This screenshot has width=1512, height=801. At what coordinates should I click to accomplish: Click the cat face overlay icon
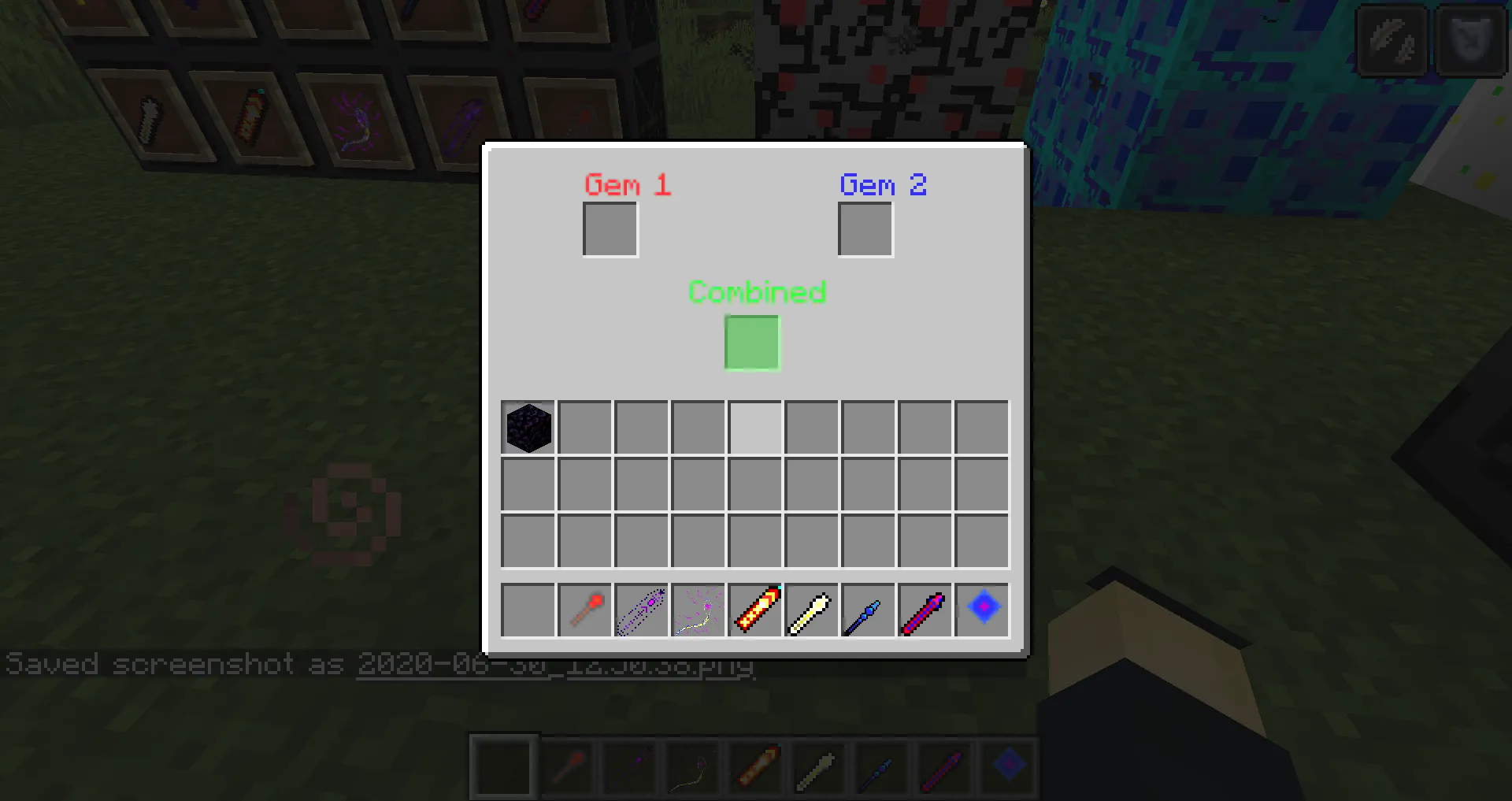pos(1471,40)
